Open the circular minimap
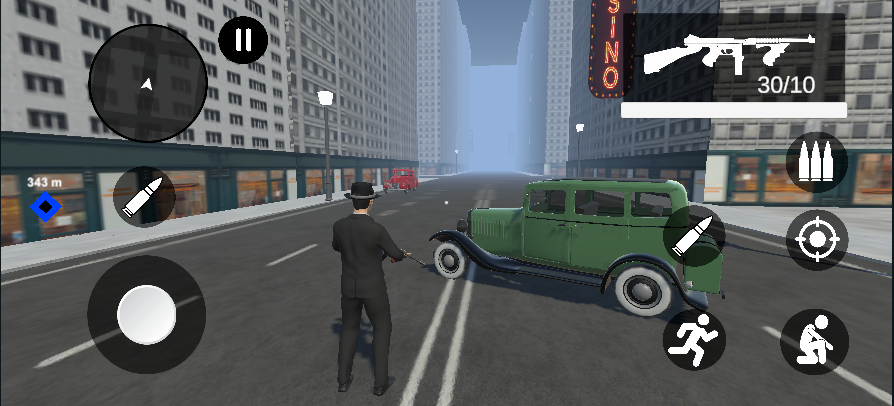The image size is (894, 406). pyautogui.click(x=148, y=83)
